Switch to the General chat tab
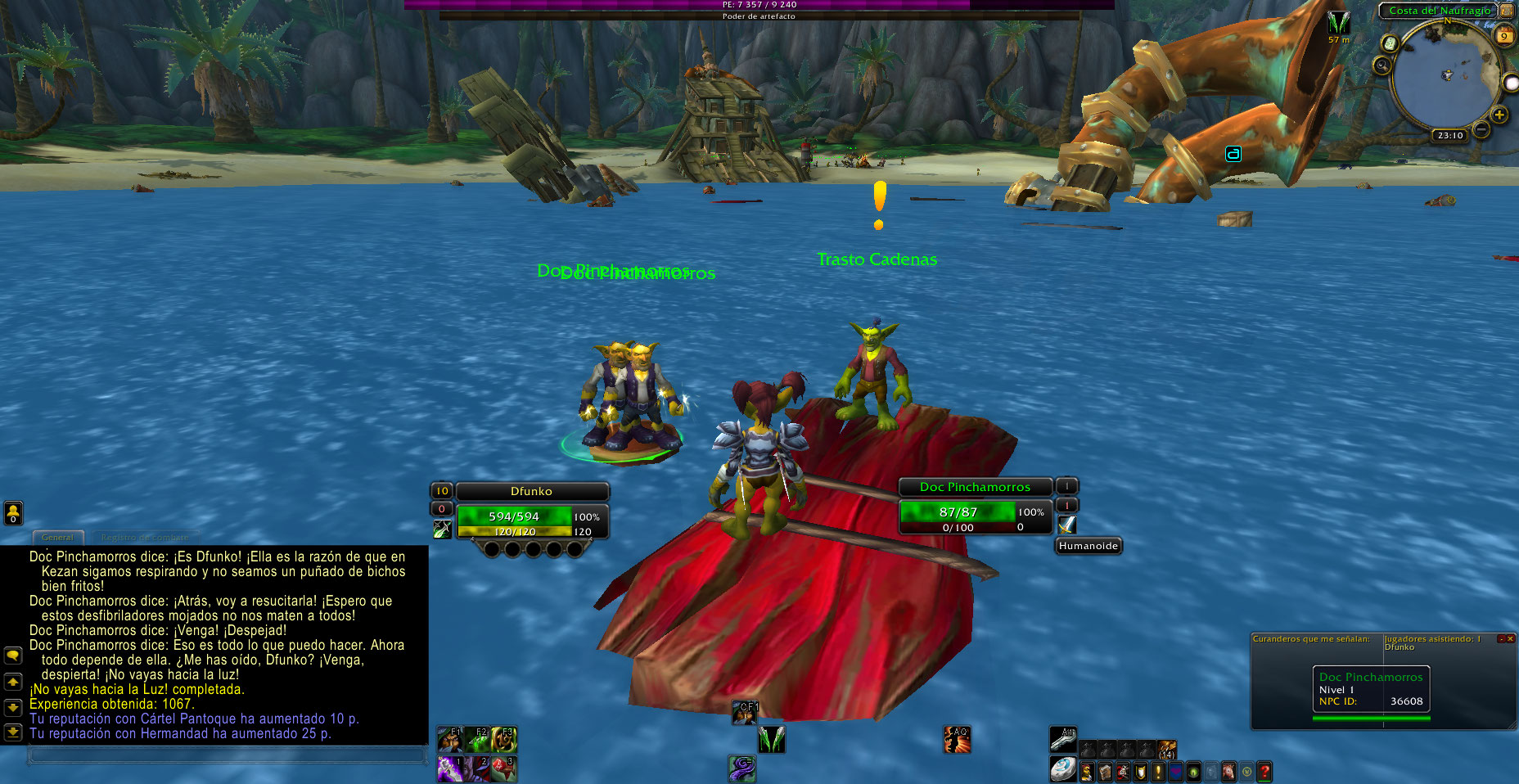 [57, 538]
